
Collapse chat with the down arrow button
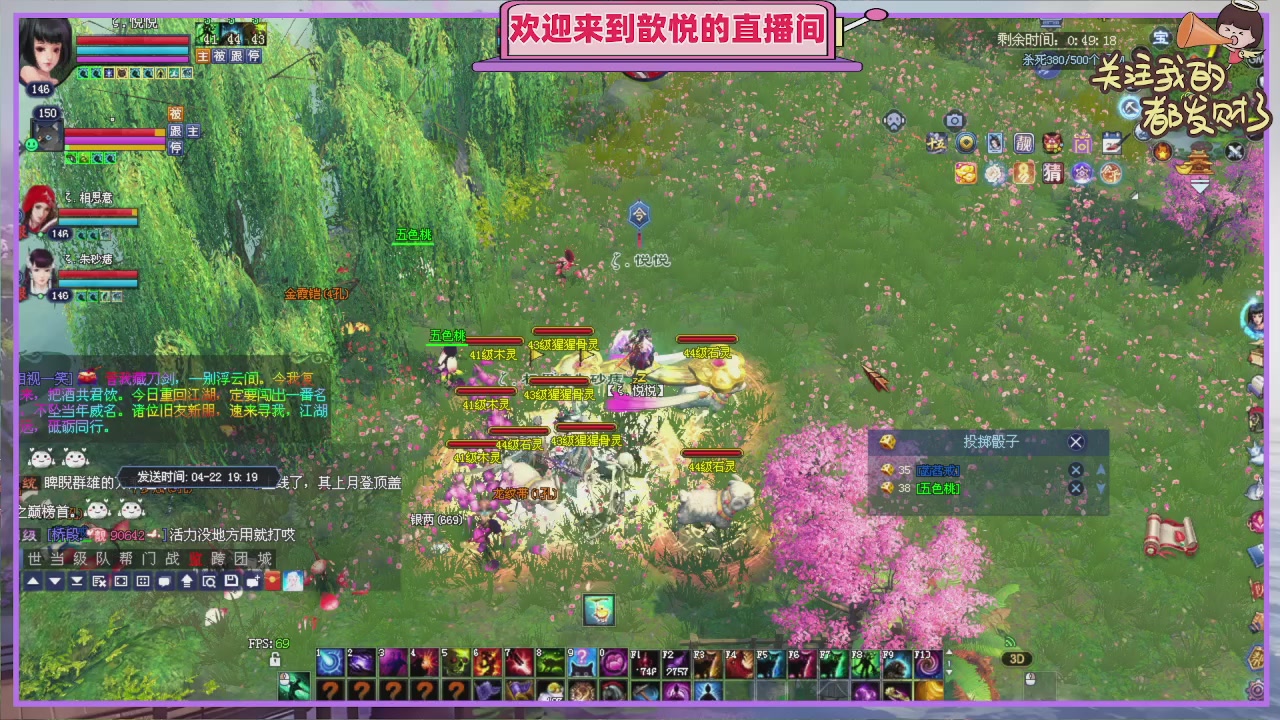[x=54, y=581]
